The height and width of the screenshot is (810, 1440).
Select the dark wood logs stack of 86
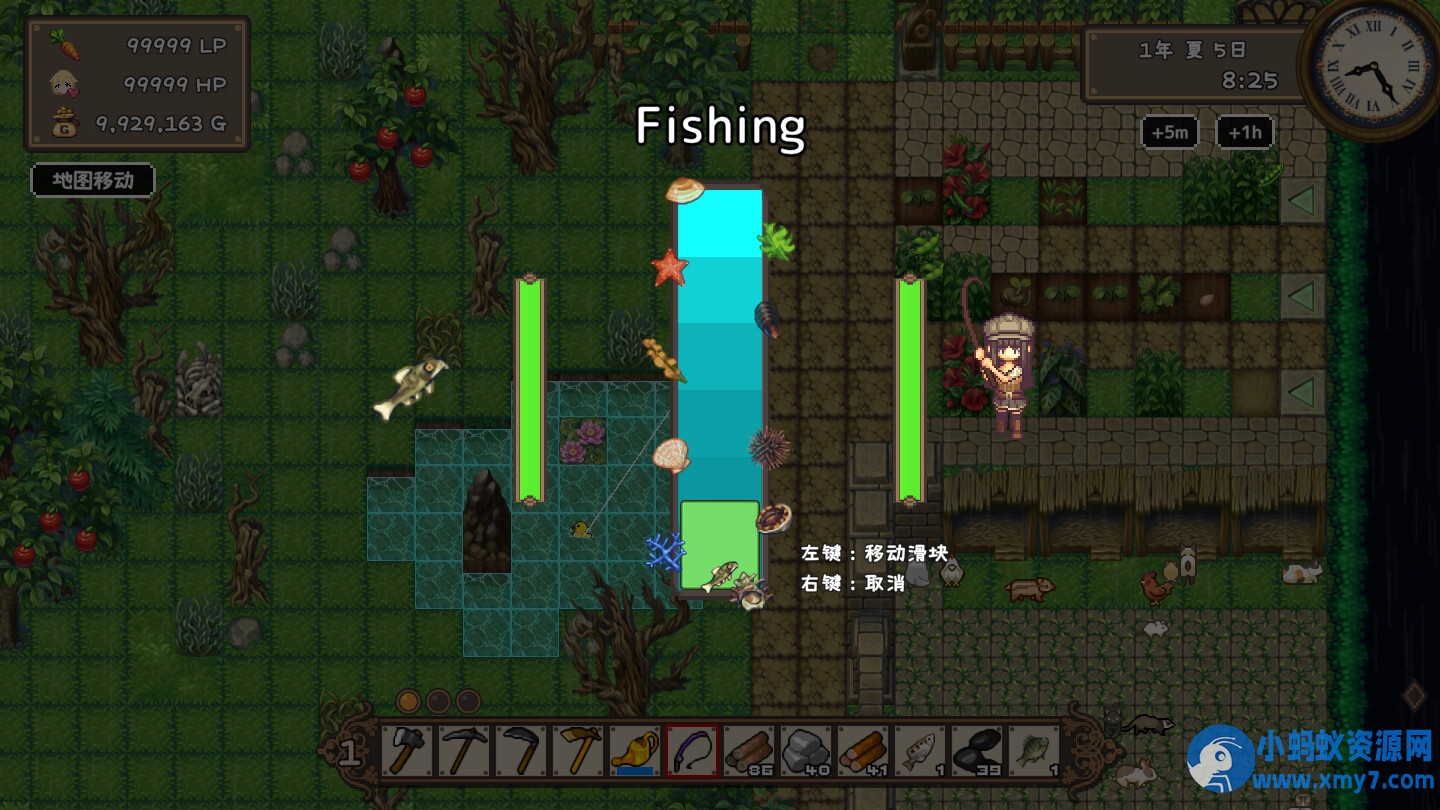(749, 750)
